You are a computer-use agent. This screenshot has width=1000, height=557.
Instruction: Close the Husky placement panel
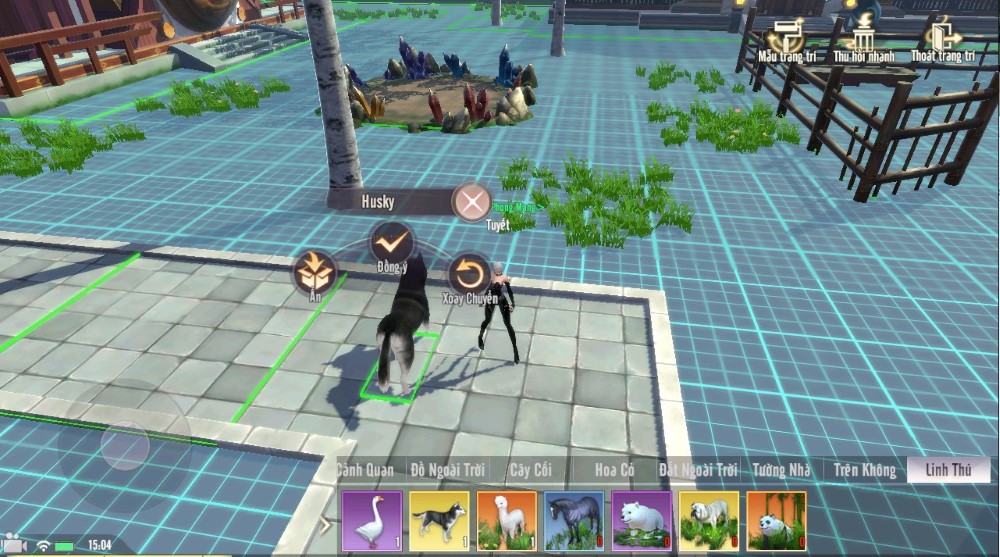(x=471, y=203)
